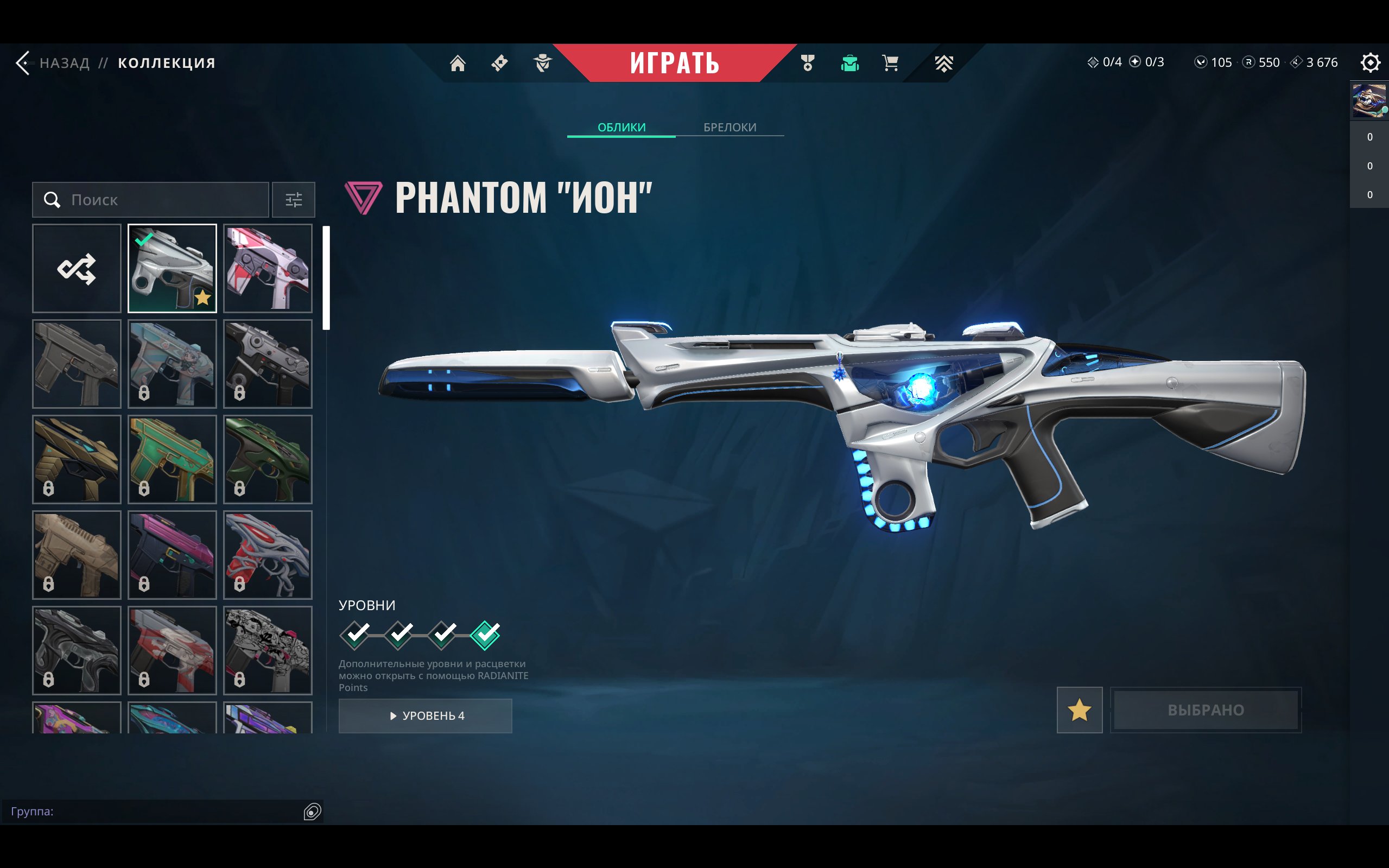Select the random skin shuffle tile
The width and height of the screenshot is (1389, 868).
click(77, 268)
